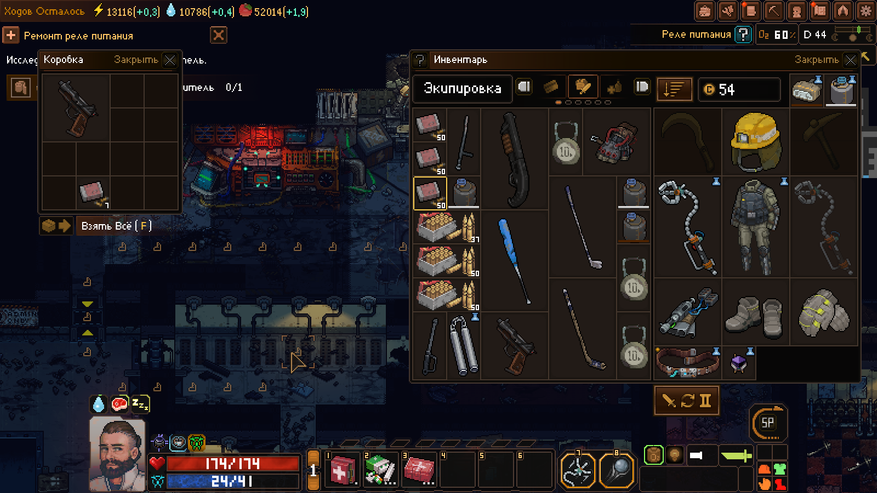Click the Взять Всё button

tap(115, 226)
